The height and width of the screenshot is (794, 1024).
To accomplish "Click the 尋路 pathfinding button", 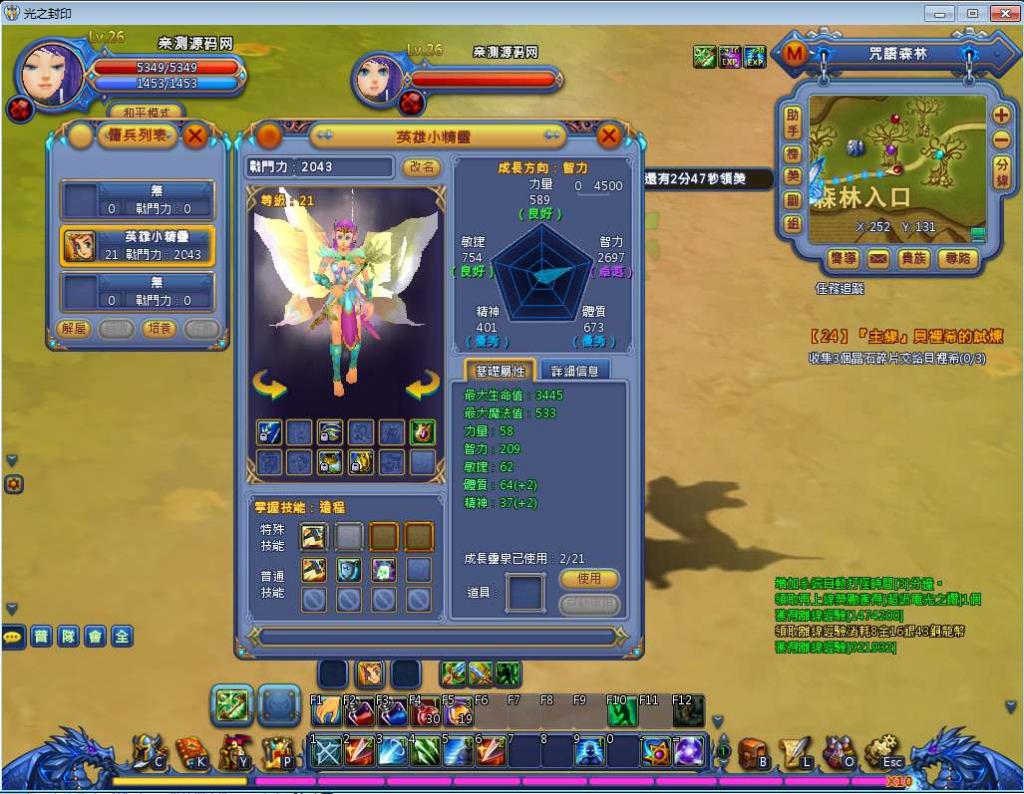I will (x=957, y=258).
